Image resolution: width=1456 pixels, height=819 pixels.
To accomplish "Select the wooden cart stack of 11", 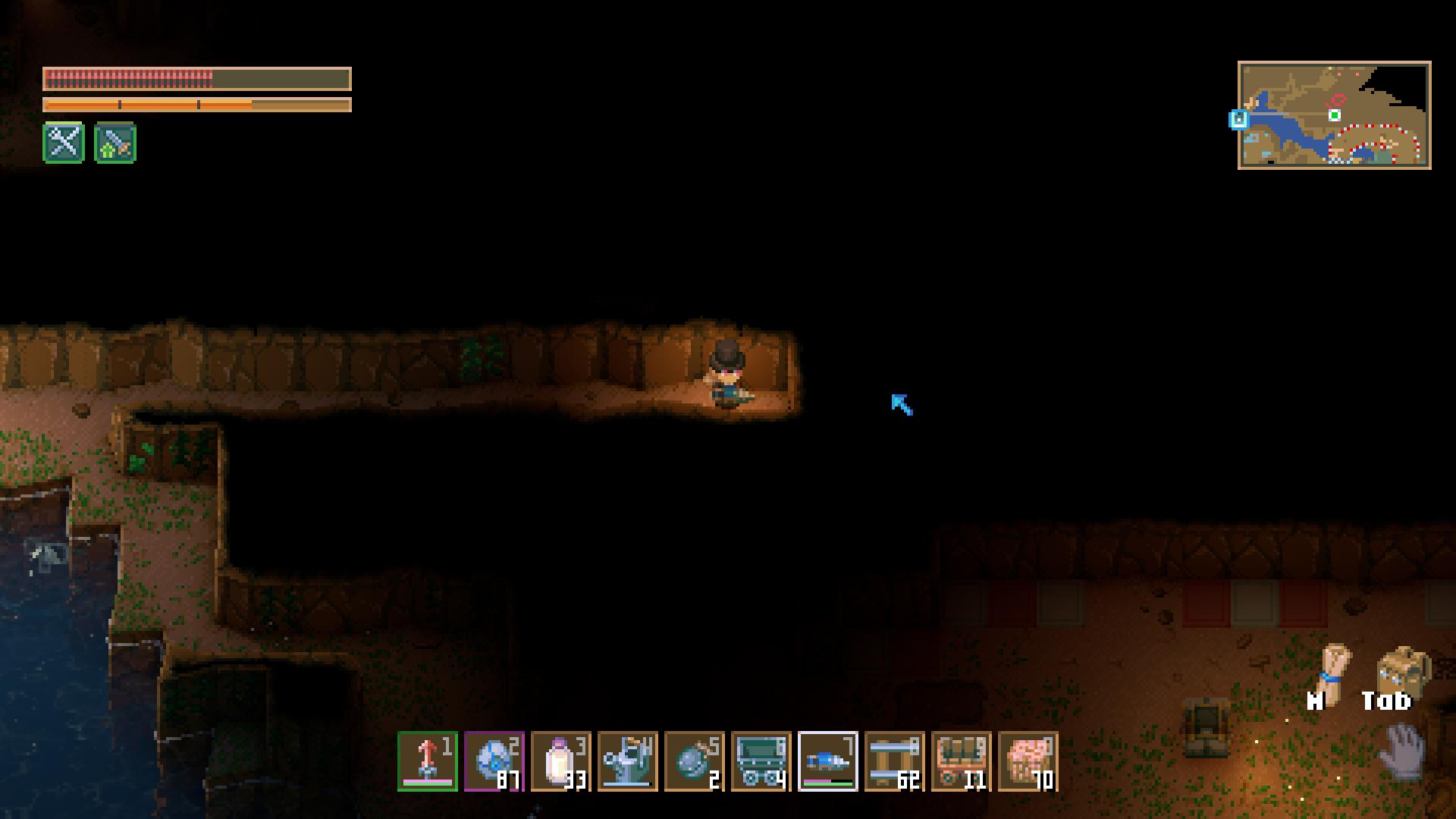I will [962, 761].
